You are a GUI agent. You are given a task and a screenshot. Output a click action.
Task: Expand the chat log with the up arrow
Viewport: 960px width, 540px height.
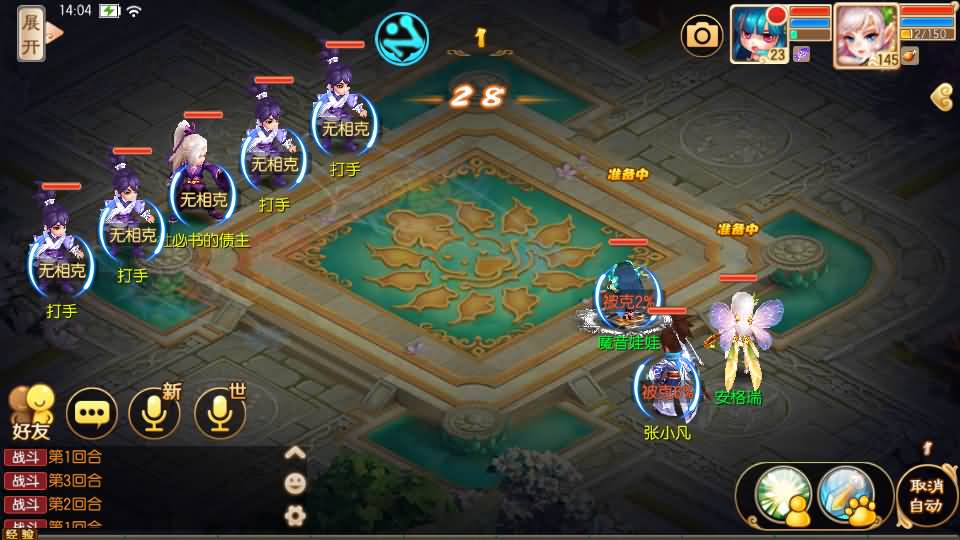[295, 452]
